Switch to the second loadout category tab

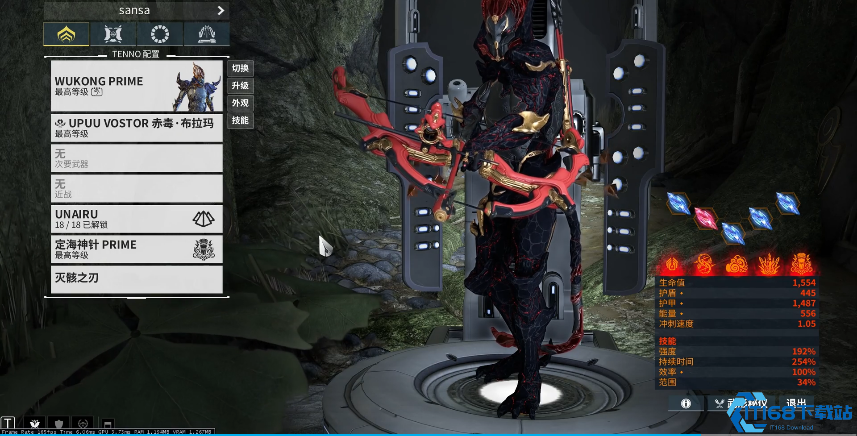(110, 35)
